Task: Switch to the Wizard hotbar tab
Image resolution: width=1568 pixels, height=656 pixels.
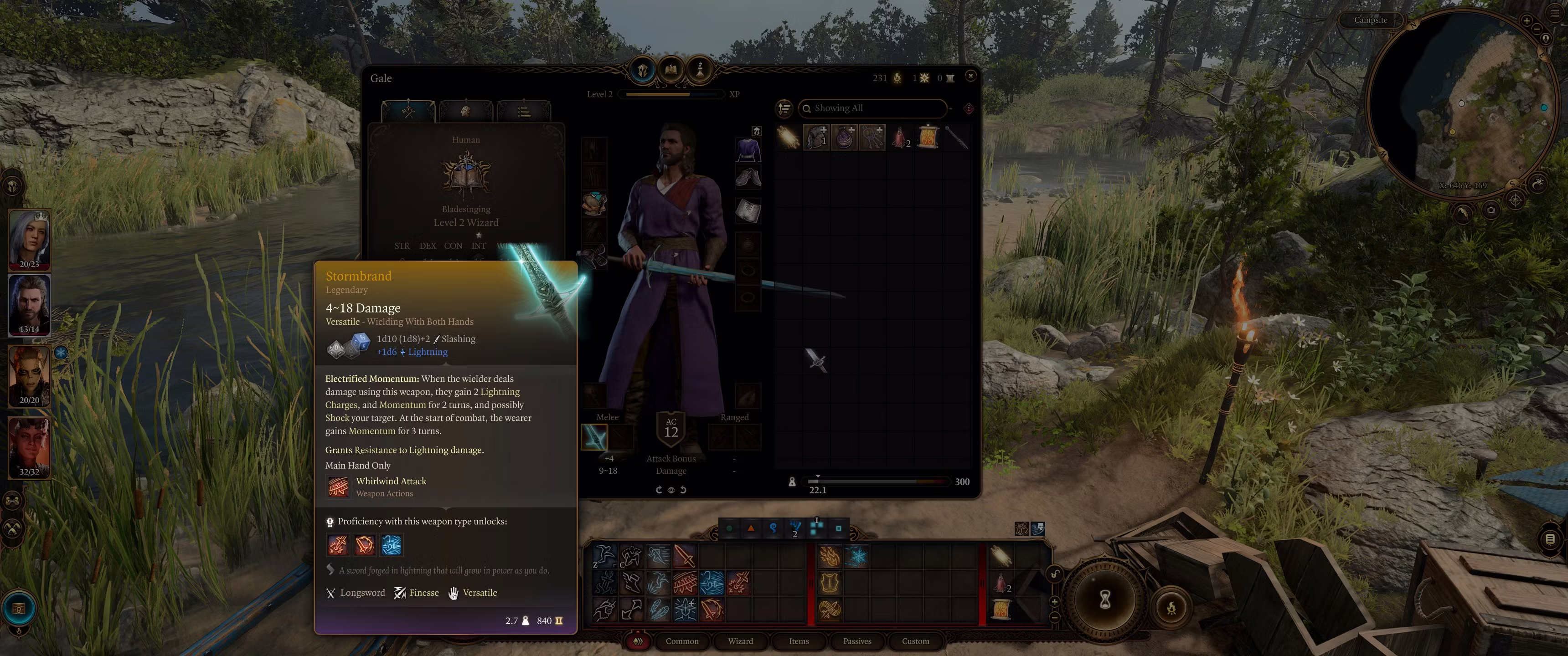Action: [740, 641]
